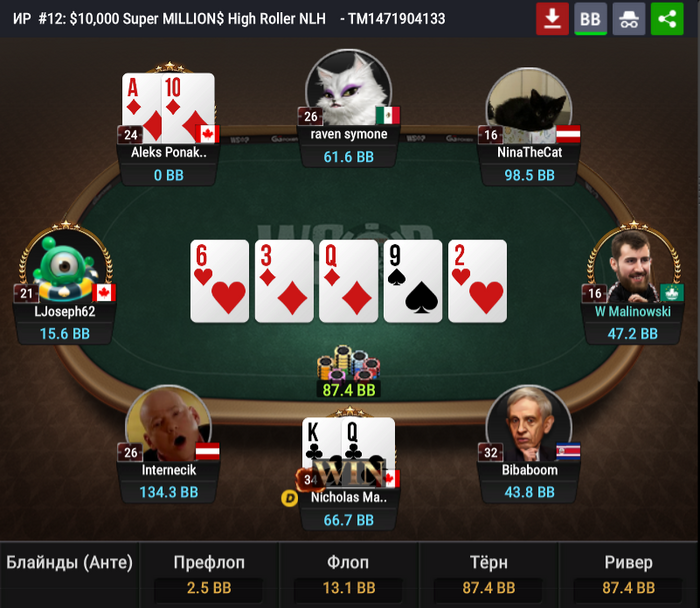
Task: Jump to the Флоп street
Action: pos(349,574)
